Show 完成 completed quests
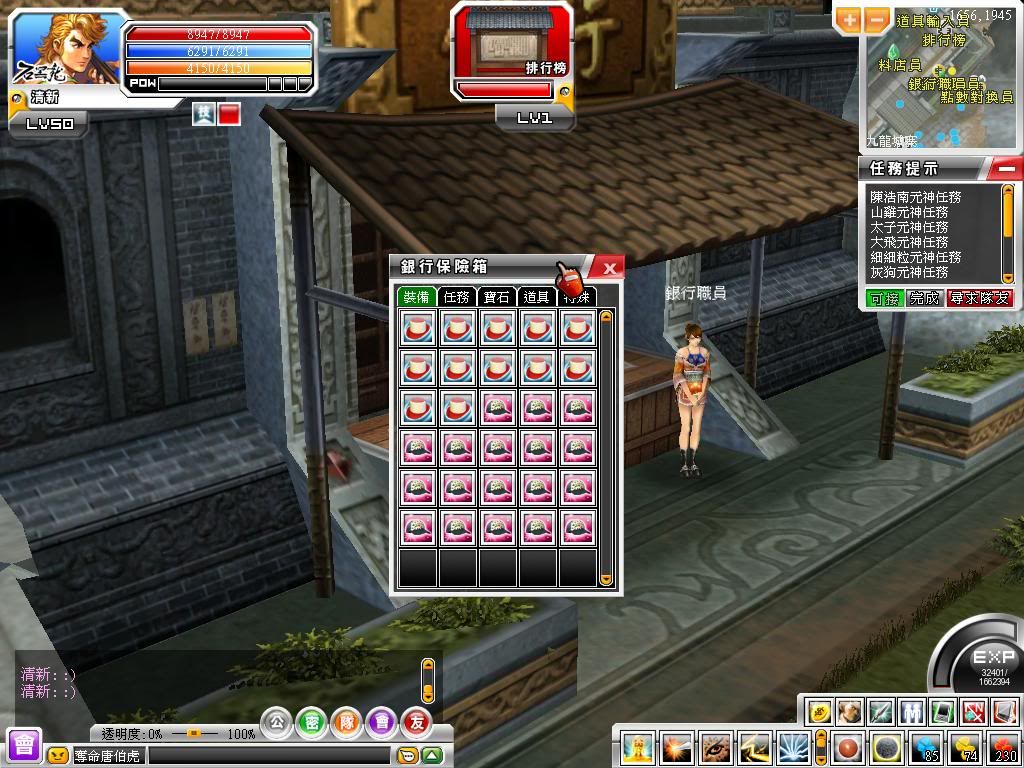Viewport: 1024px width, 768px height. tap(925, 298)
